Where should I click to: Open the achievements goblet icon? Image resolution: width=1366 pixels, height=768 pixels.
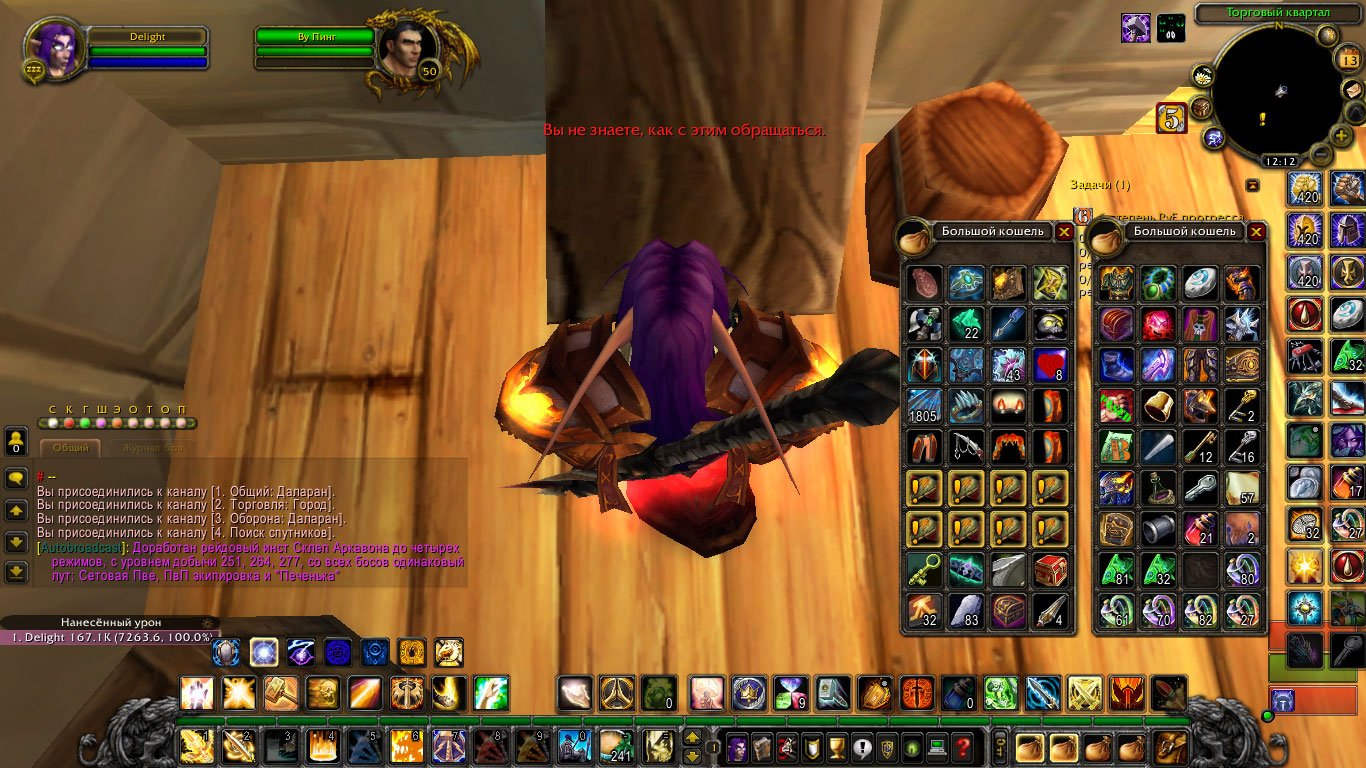coord(835,746)
